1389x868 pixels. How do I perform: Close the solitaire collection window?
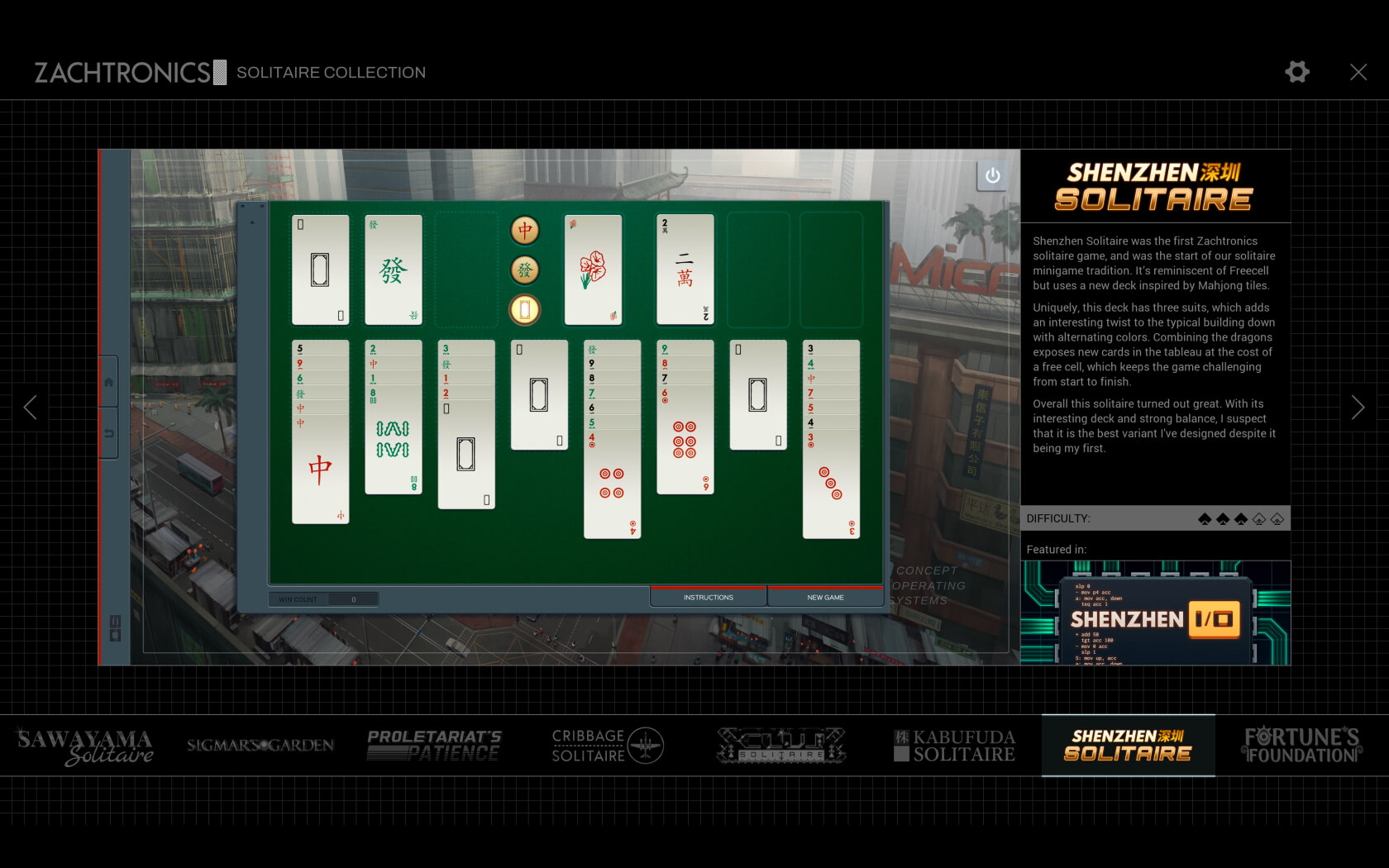(x=1358, y=72)
